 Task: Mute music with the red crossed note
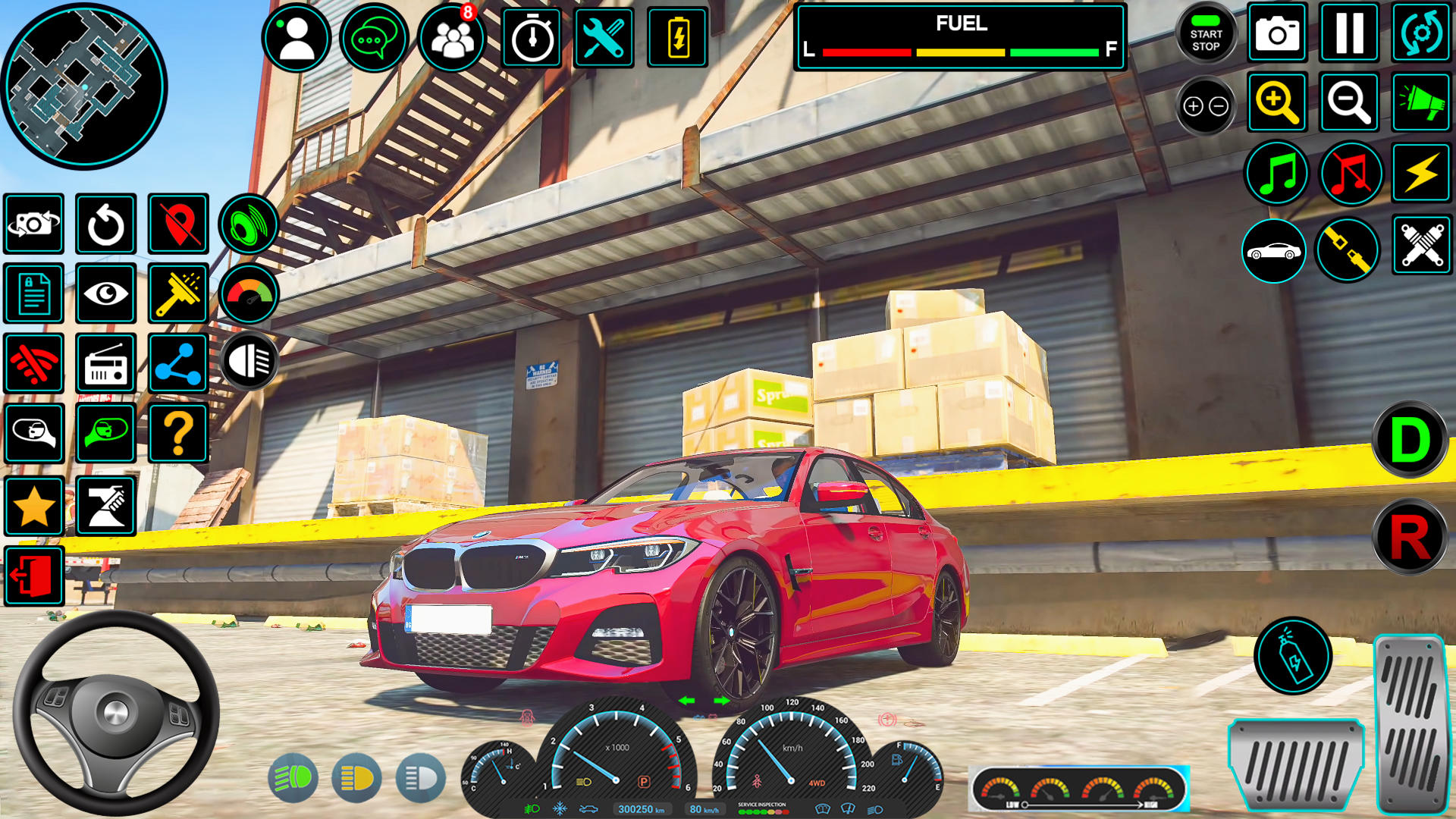[1351, 173]
